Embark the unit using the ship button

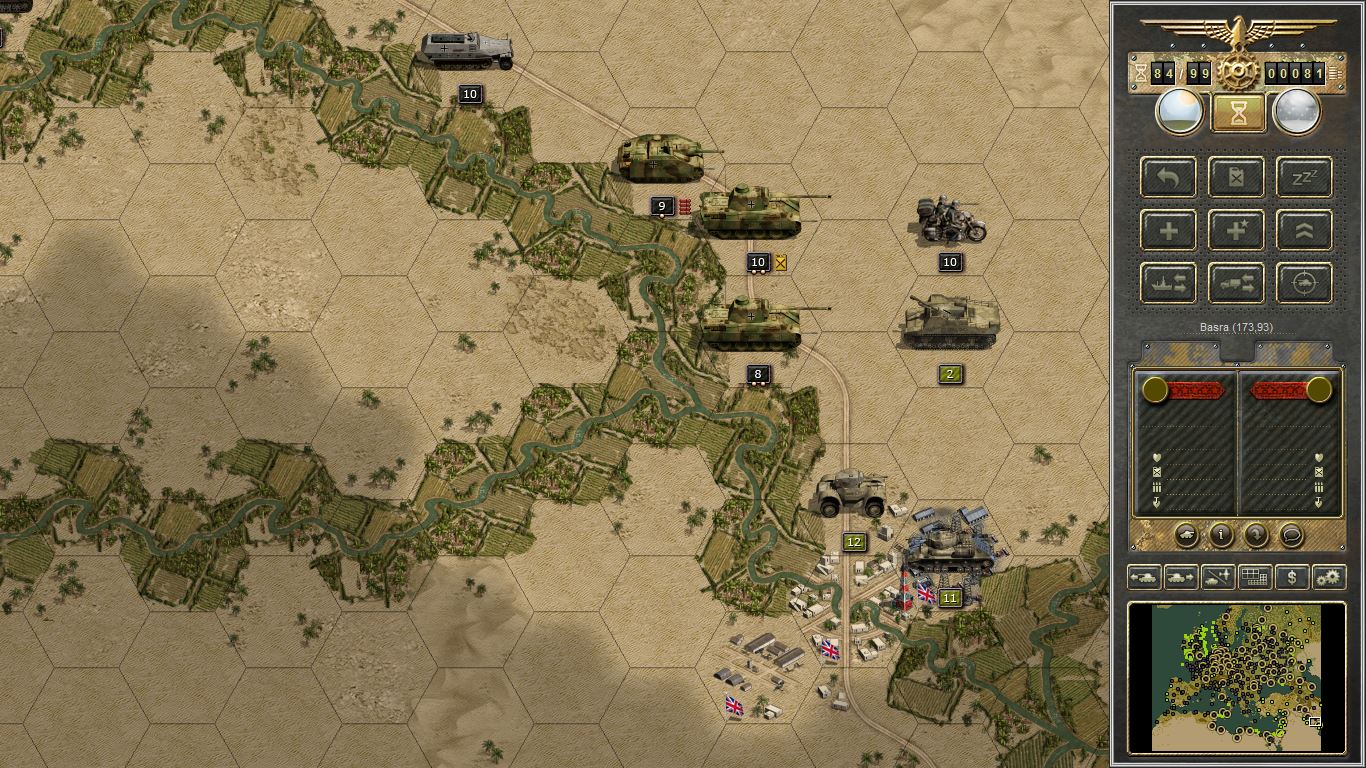pos(1168,284)
